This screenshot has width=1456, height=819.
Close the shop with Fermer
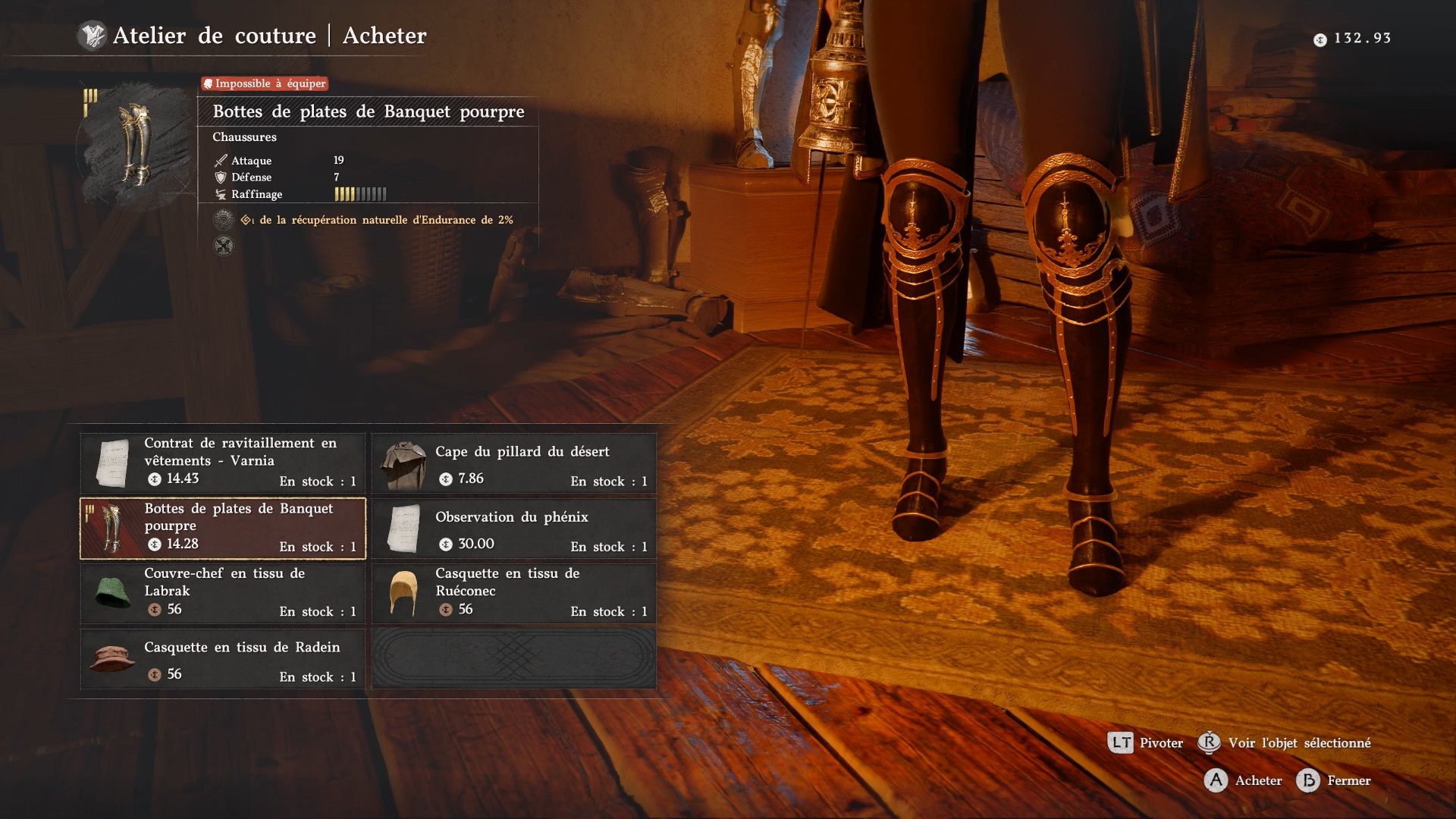(1334, 780)
